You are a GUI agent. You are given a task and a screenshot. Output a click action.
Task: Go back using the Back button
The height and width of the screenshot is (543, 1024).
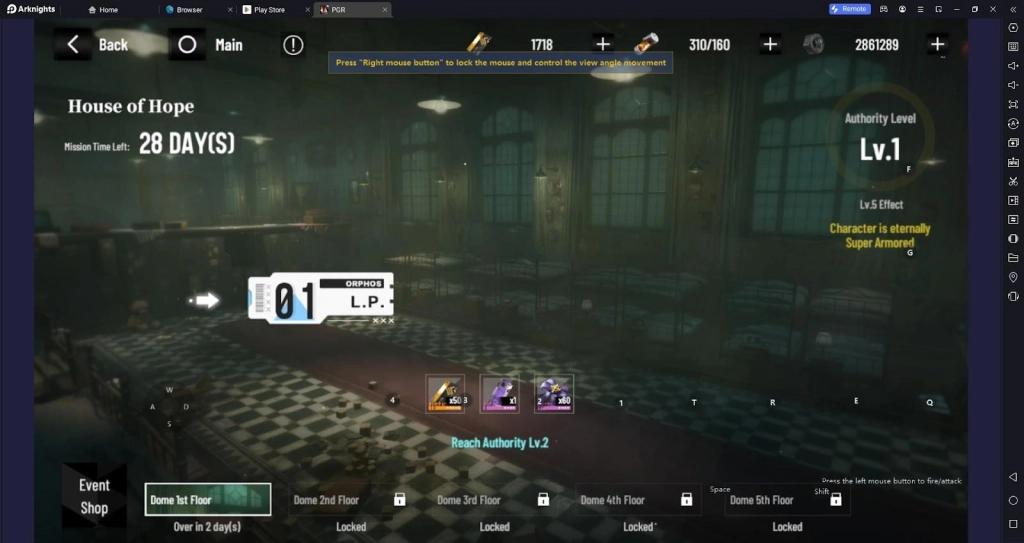[x=97, y=45]
